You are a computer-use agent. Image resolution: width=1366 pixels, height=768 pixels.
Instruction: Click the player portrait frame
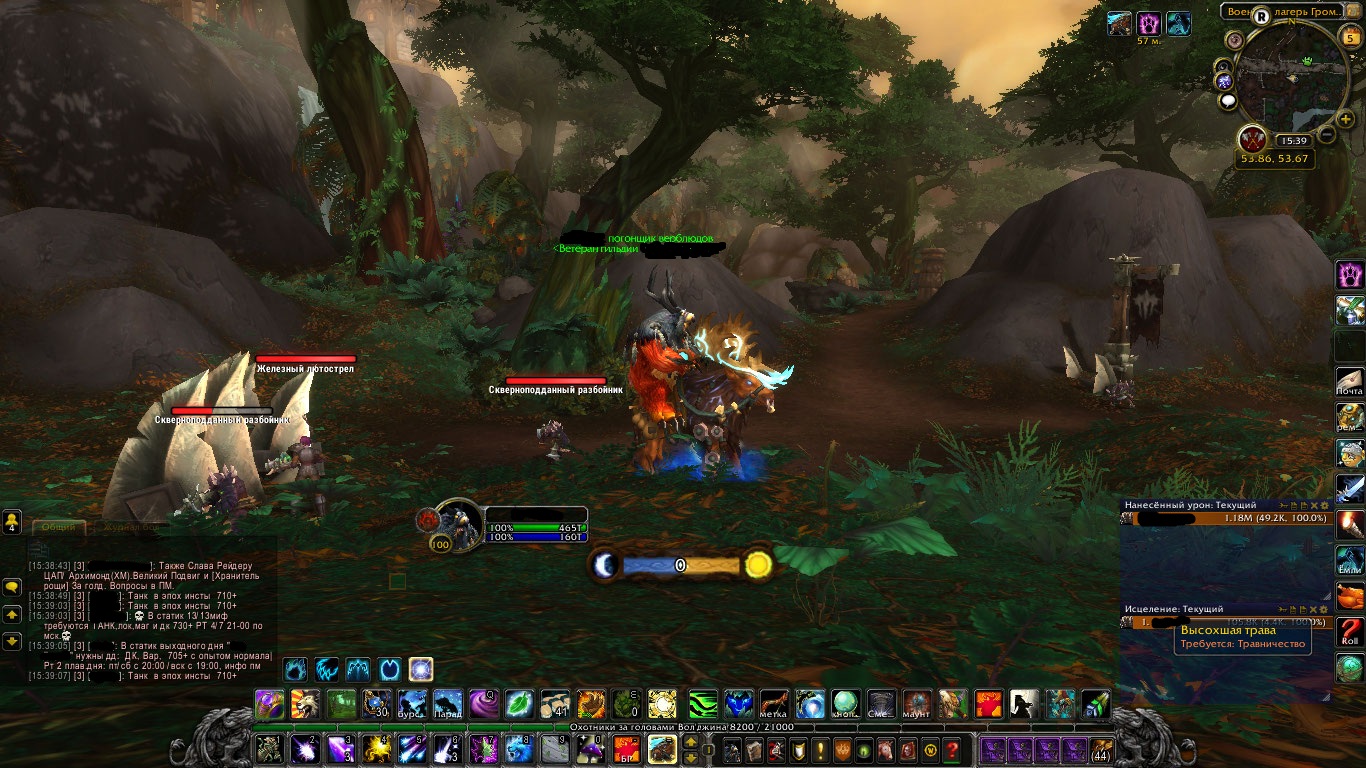click(459, 524)
